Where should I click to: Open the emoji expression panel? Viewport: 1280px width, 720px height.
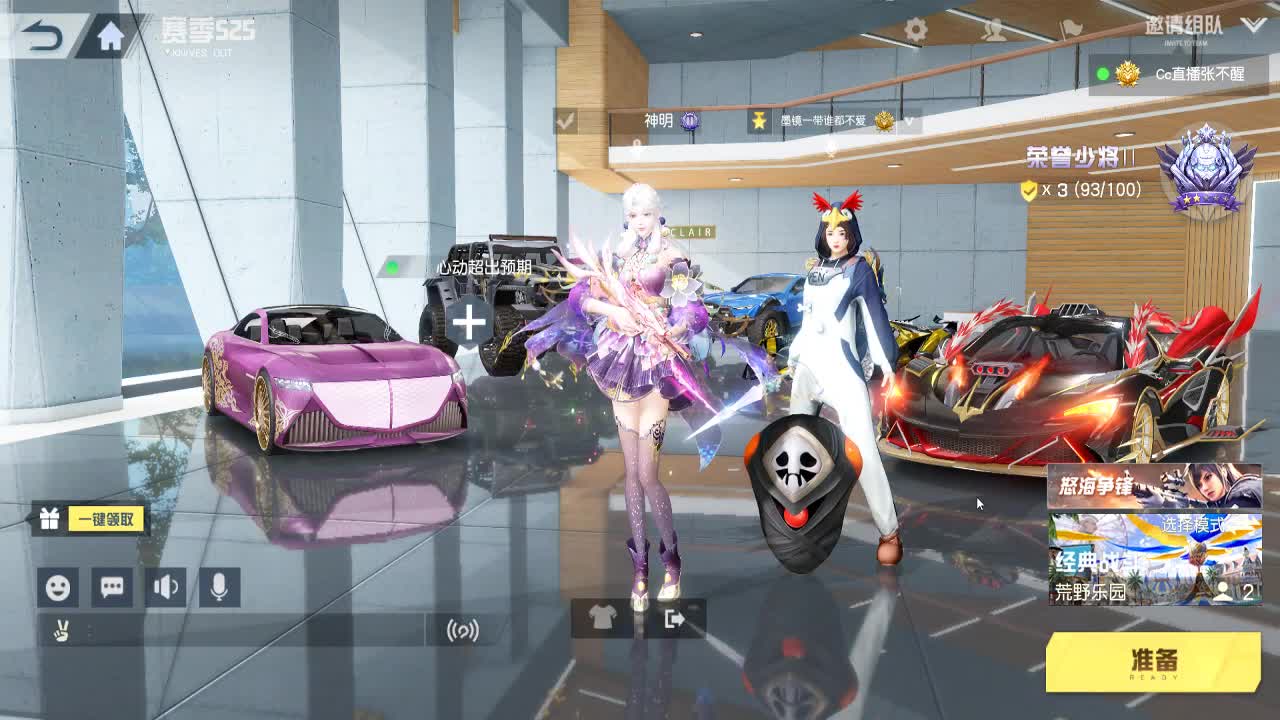click(57, 585)
